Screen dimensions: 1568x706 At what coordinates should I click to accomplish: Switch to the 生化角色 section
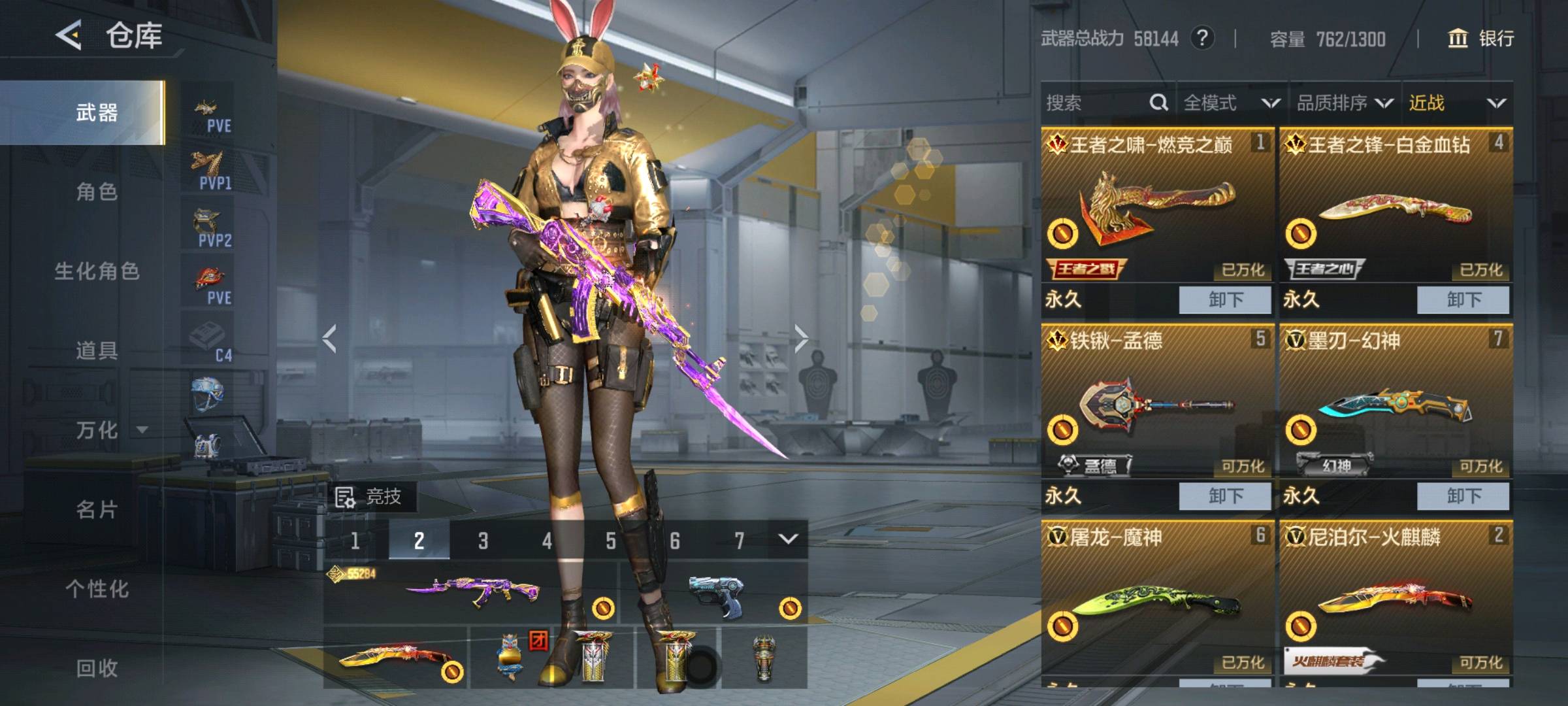[97, 271]
